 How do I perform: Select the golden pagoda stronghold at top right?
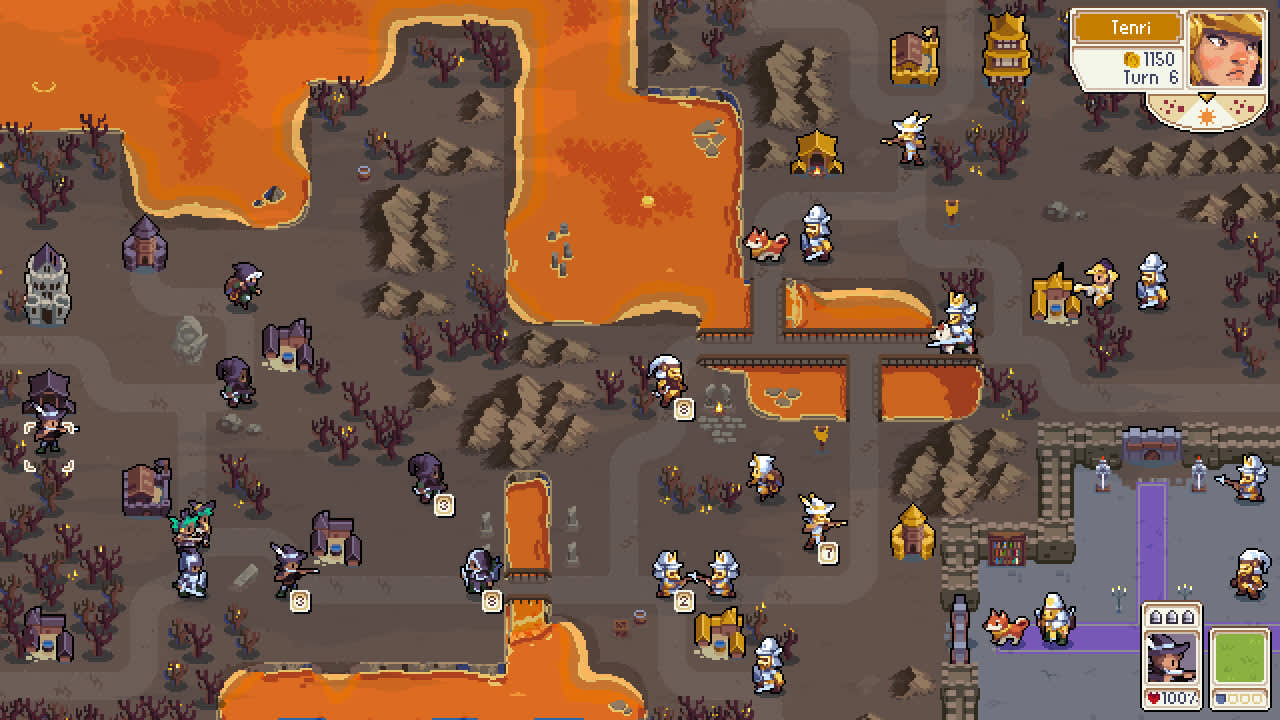1008,50
